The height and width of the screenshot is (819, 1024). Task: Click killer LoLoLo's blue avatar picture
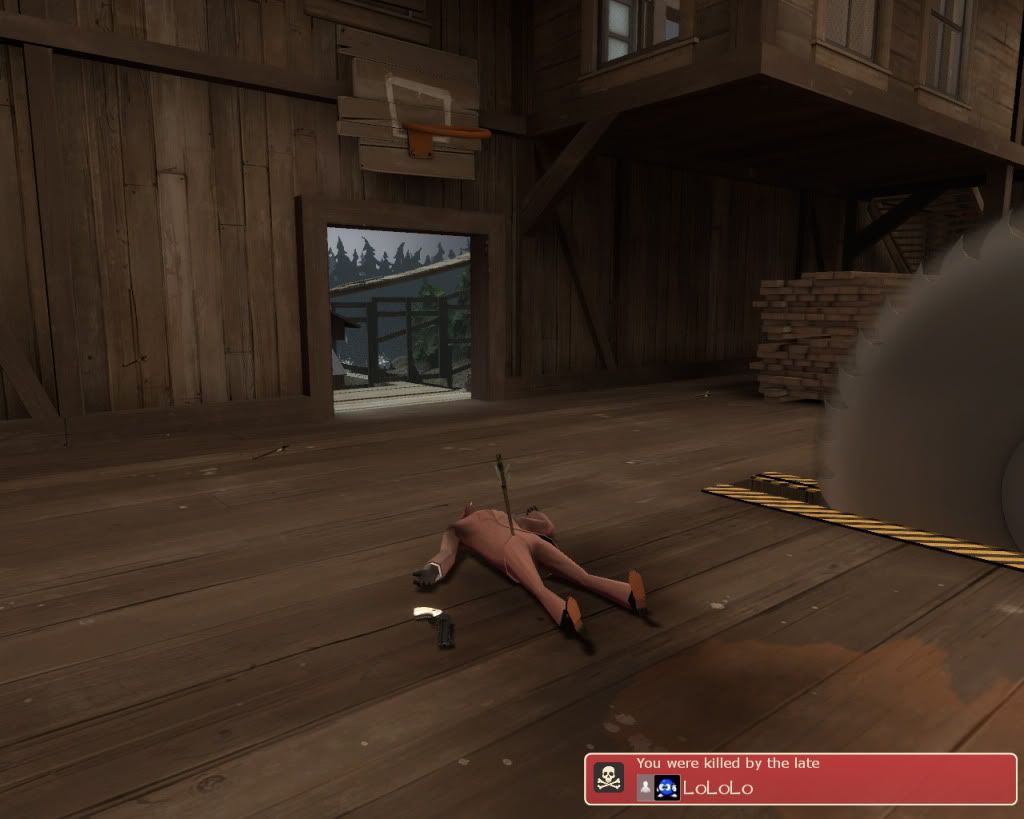point(667,788)
